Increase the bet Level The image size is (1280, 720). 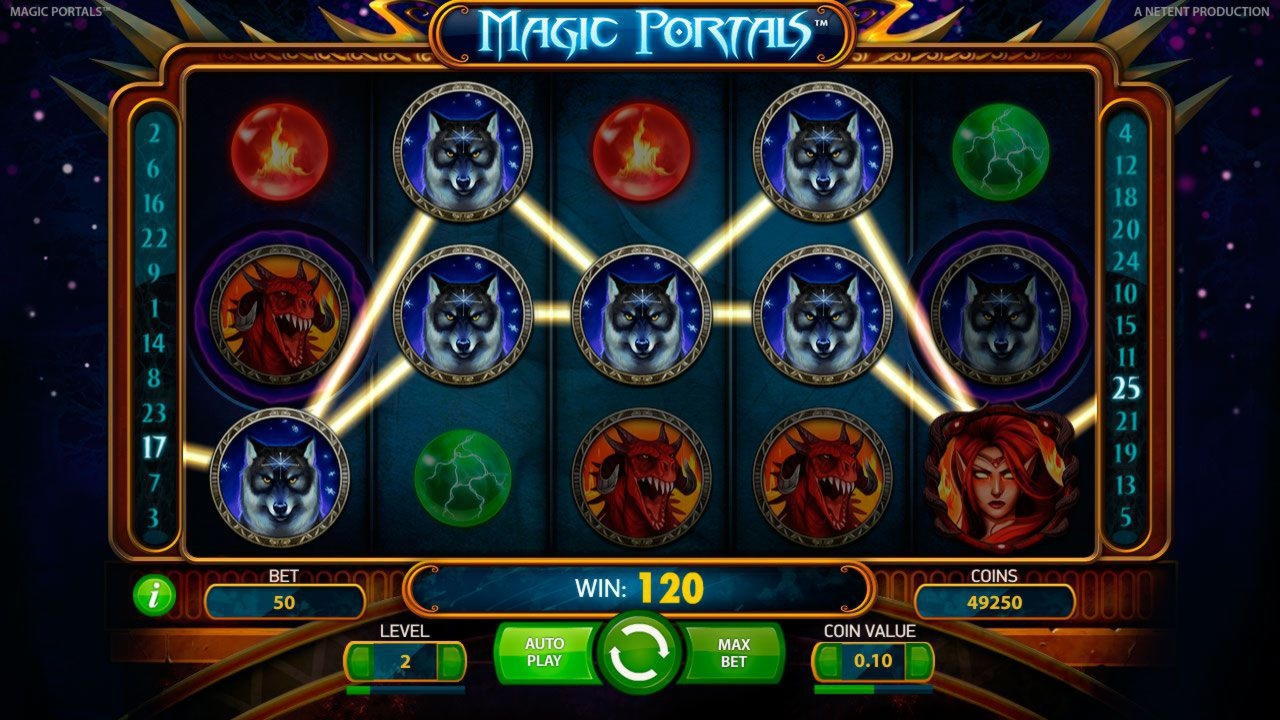(452, 662)
